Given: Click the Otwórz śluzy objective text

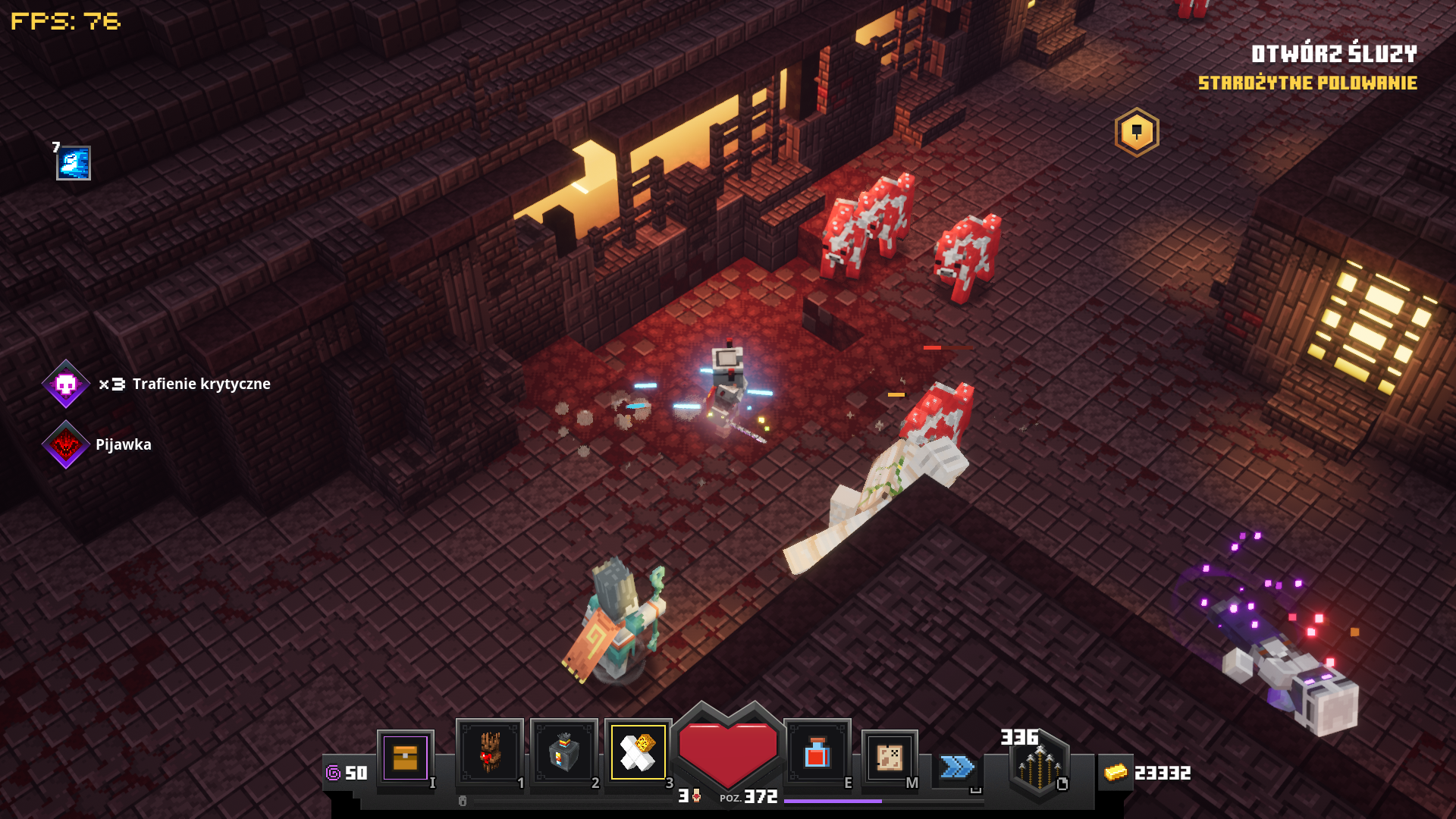Looking at the screenshot, I should click(1333, 54).
